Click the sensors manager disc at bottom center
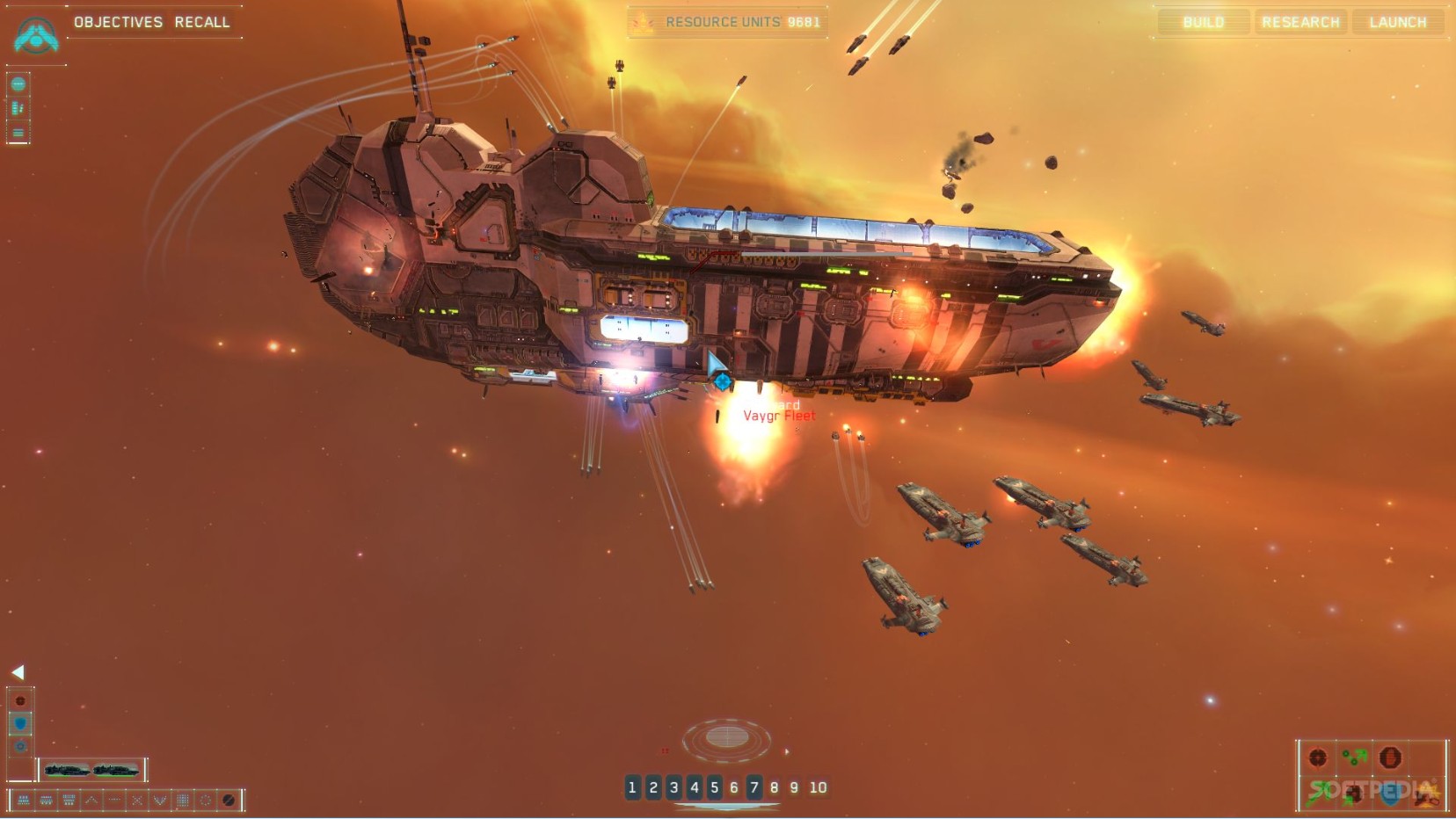The image size is (1456, 819). 727,736
